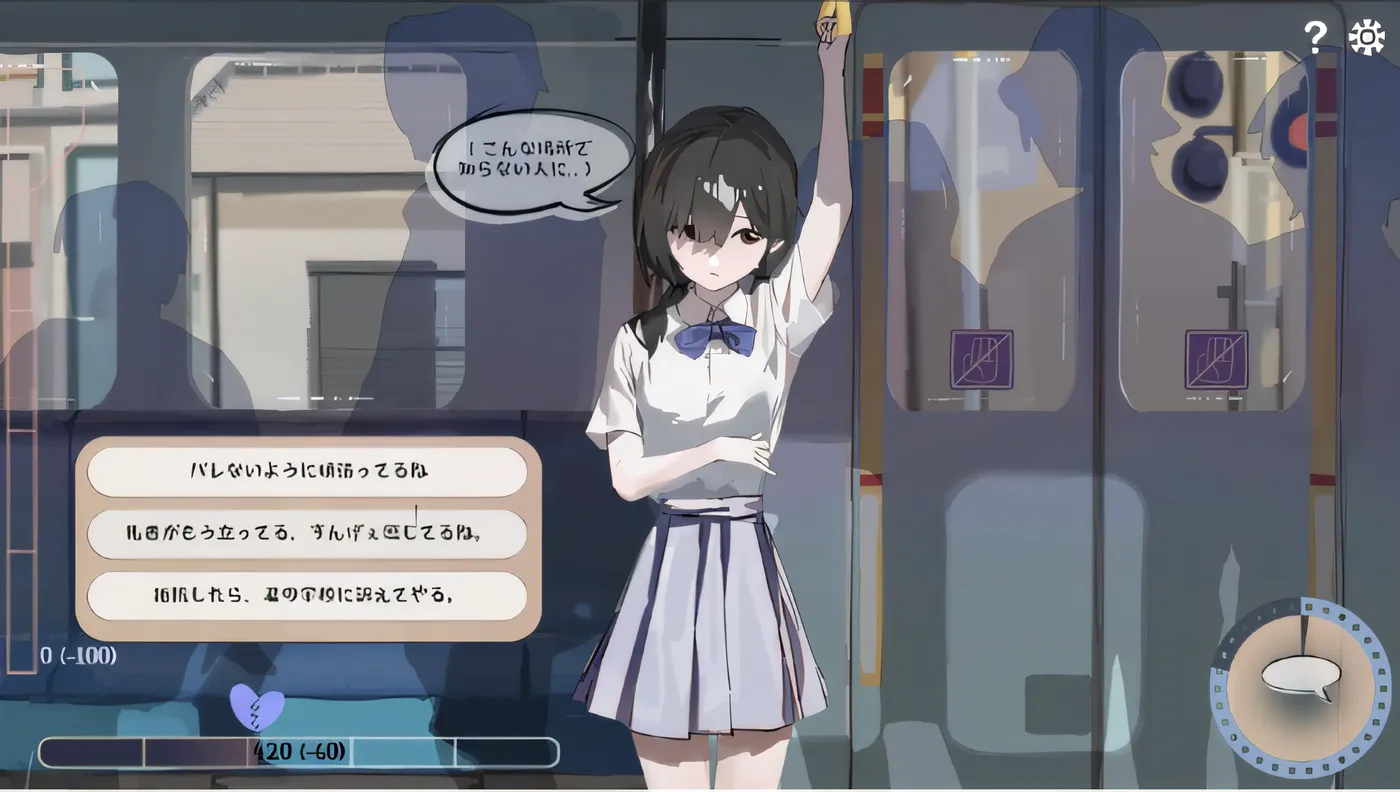Choose the first dialogue option

[308, 470]
